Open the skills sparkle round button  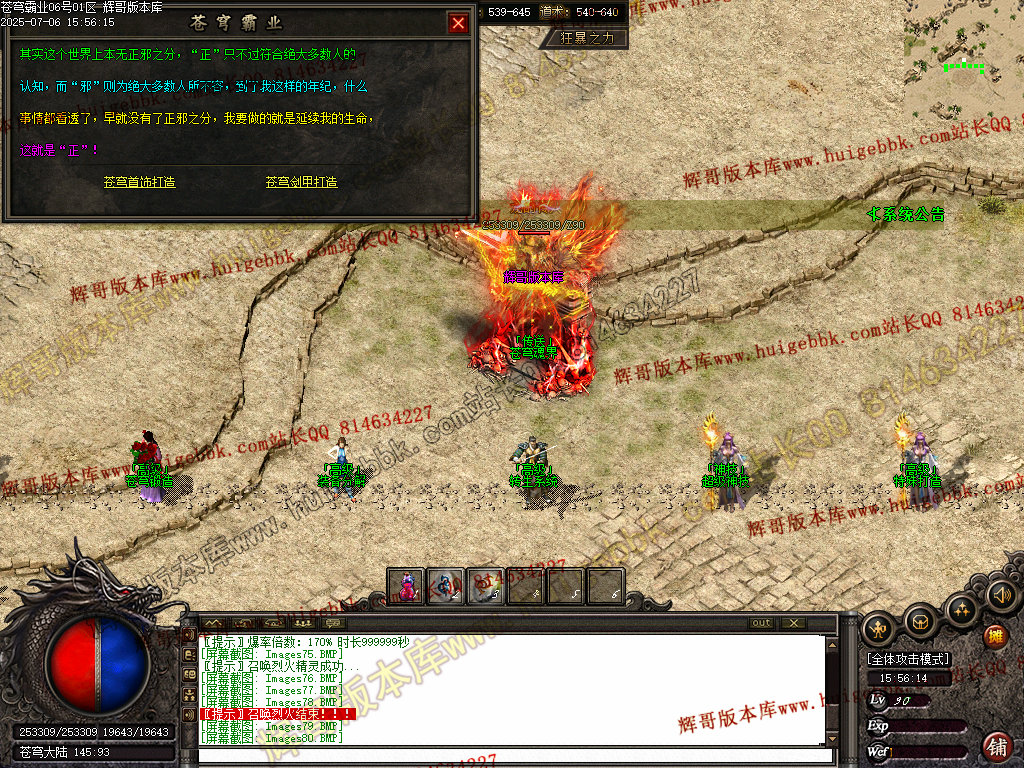click(960, 608)
